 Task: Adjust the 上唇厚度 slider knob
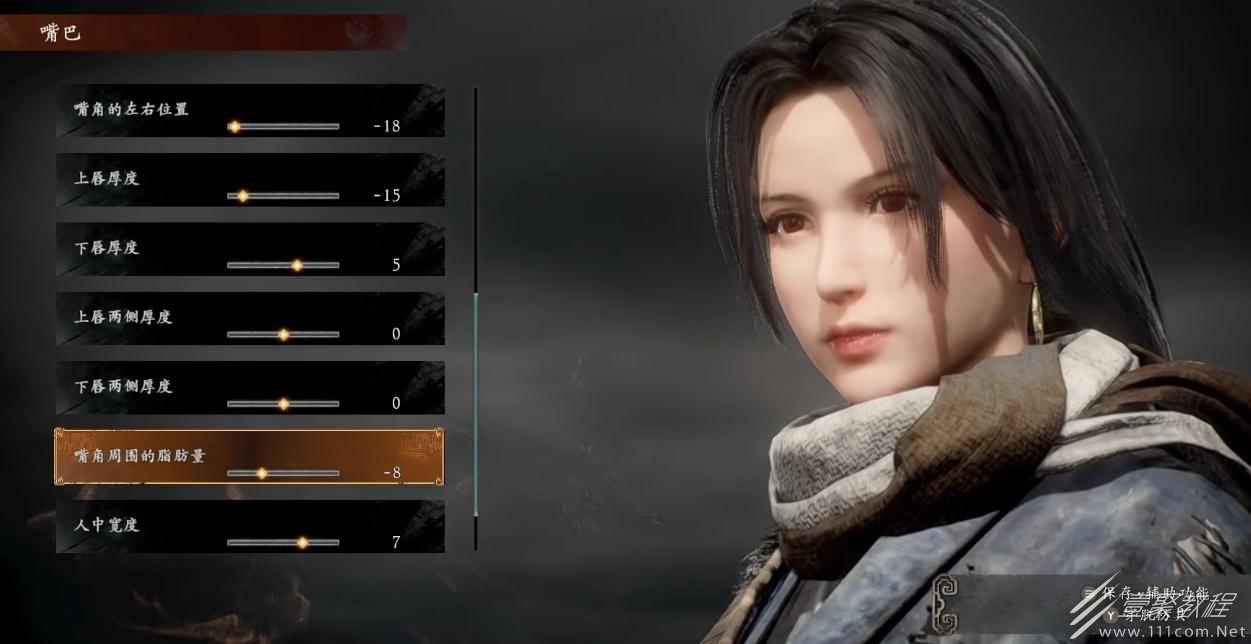pos(242,196)
